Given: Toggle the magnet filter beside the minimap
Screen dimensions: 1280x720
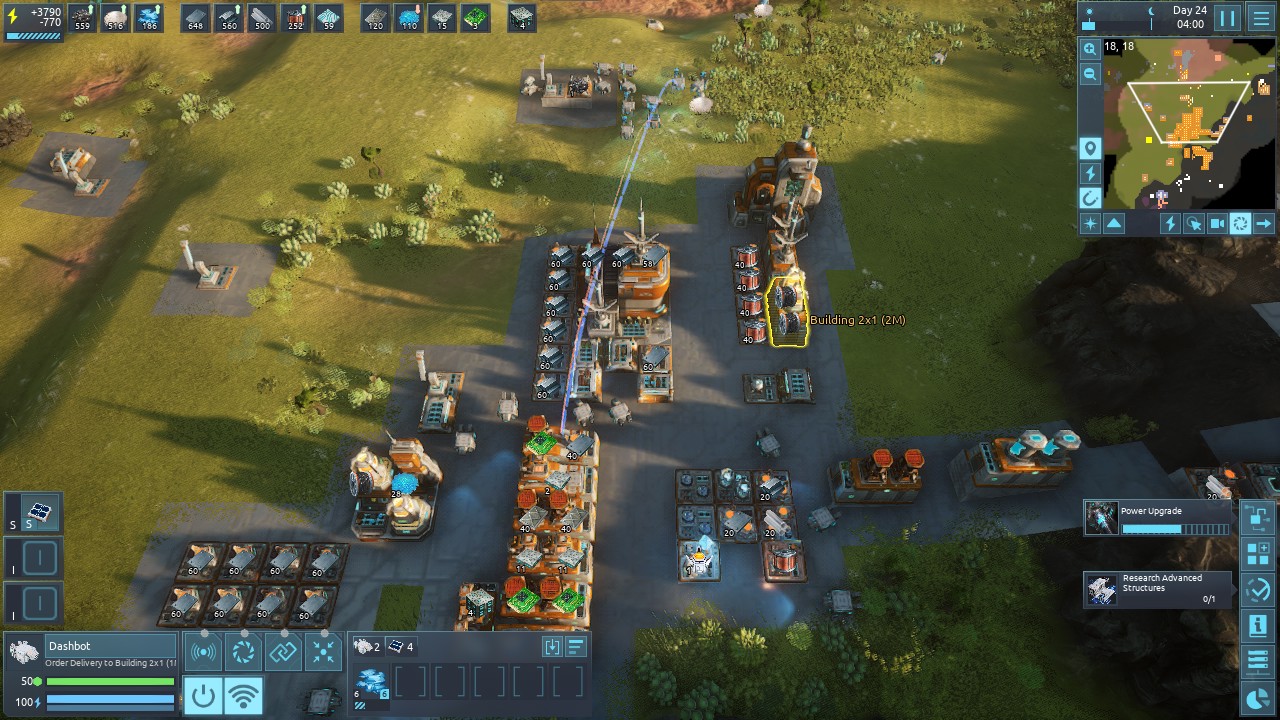Looking at the screenshot, I should pos(1090,198).
